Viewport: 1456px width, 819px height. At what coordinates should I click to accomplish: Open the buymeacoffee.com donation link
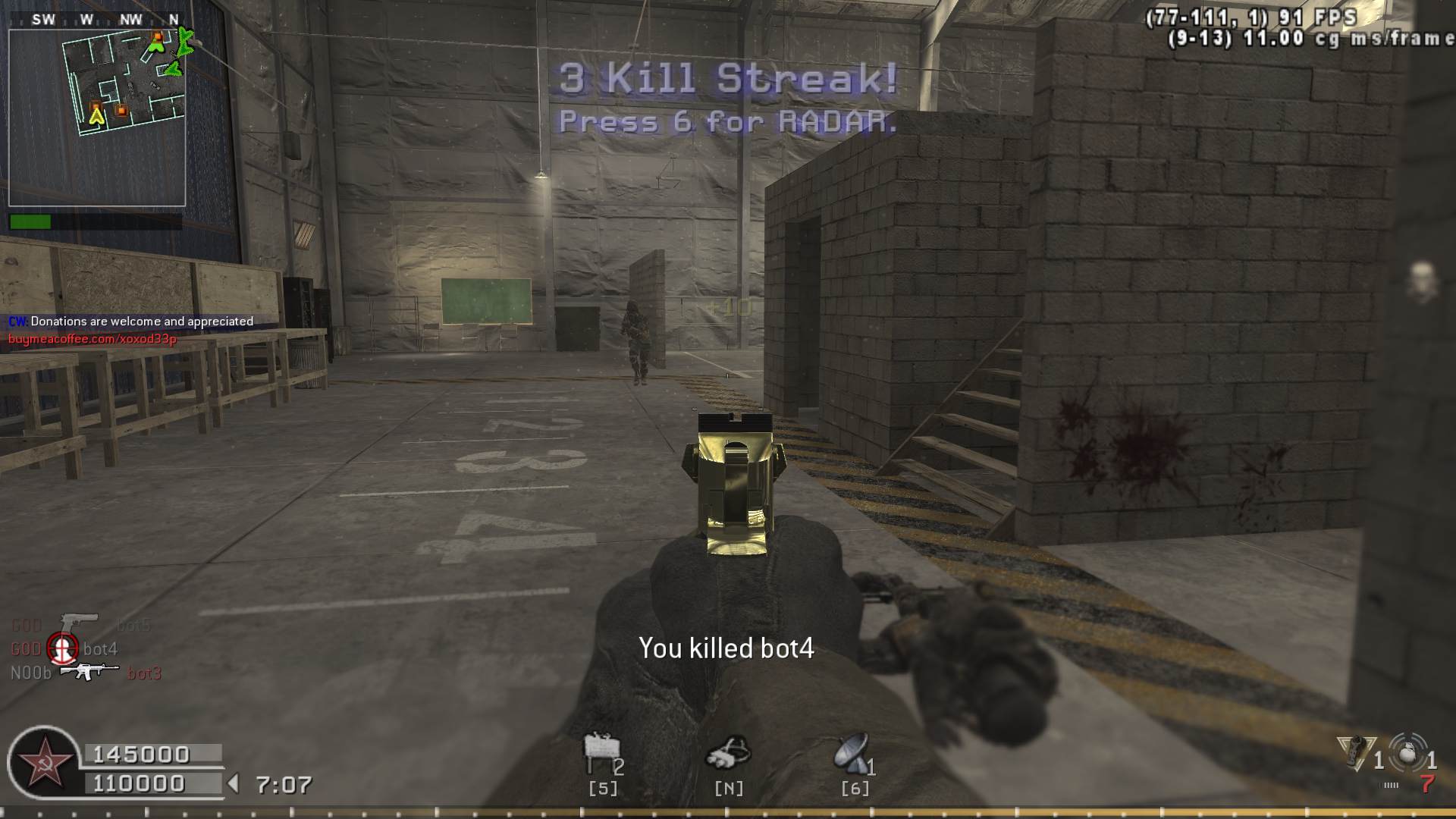[x=93, y=339]
